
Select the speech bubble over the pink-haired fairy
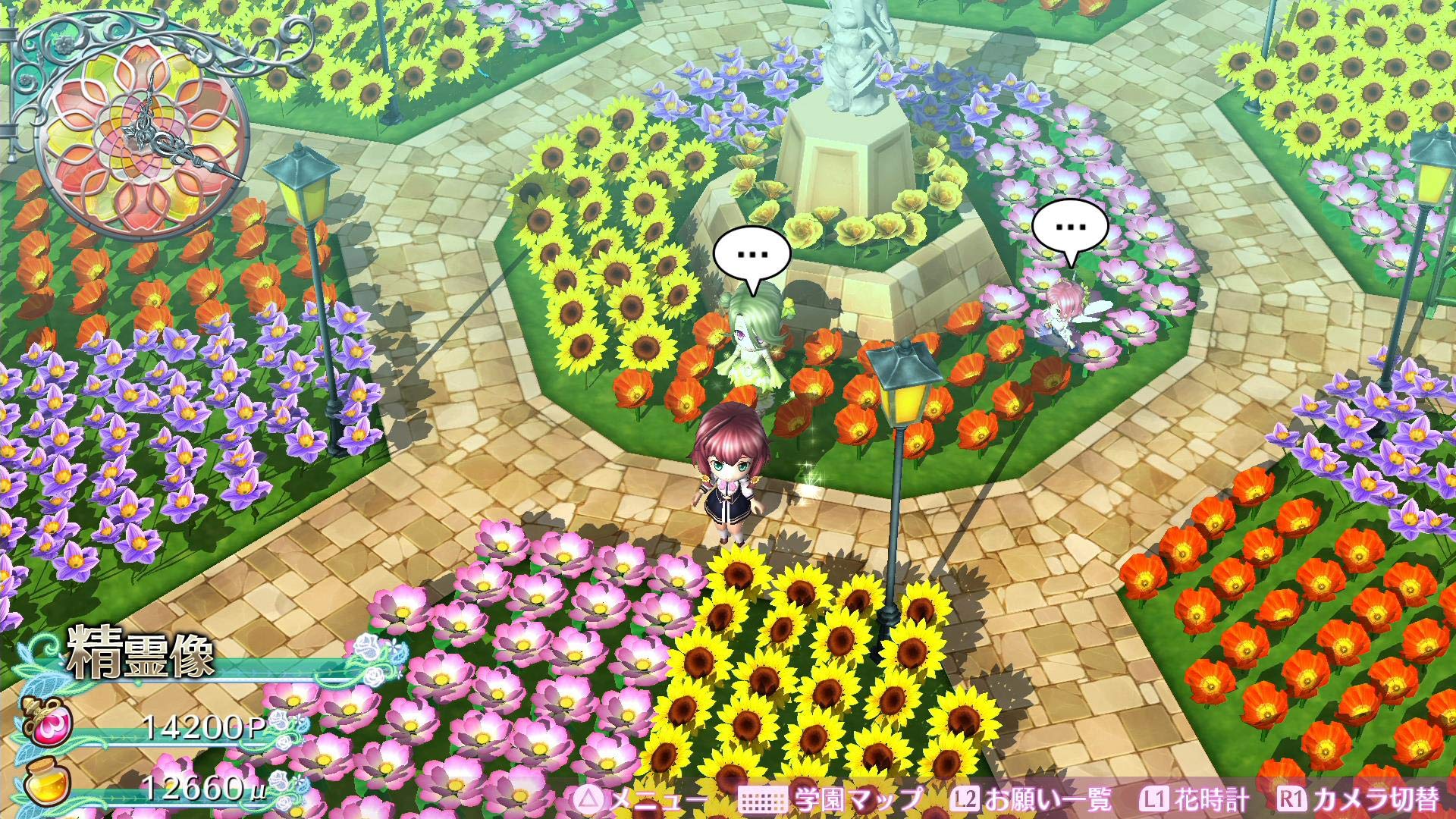[x=1070, y=227]
